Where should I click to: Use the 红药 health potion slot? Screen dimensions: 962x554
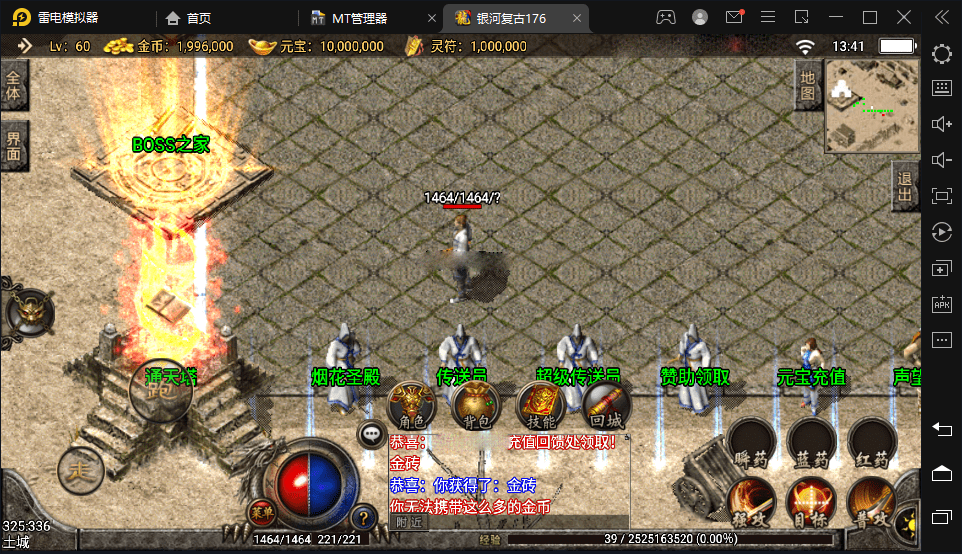click(872, 444)
